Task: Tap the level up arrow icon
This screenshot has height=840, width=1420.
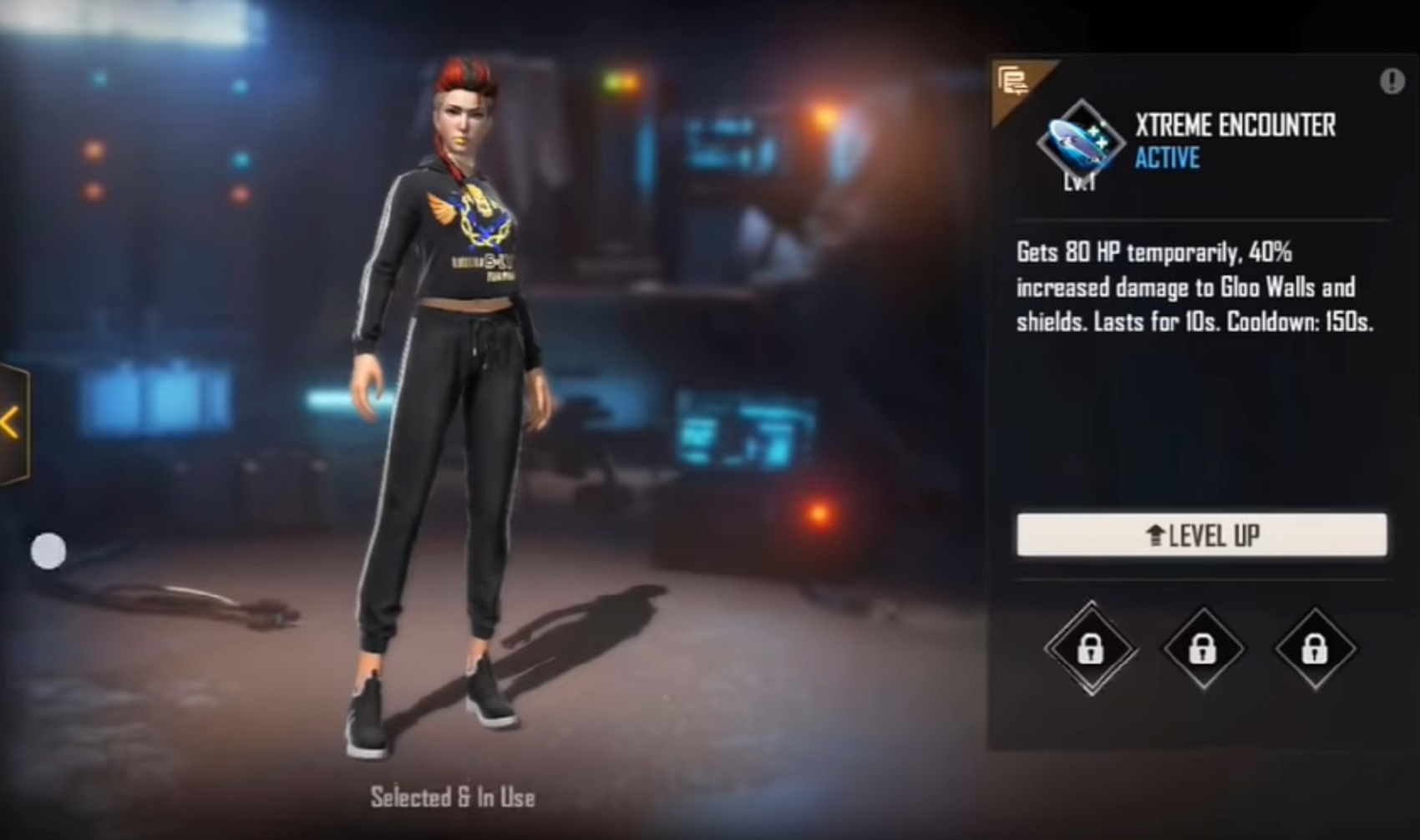Action: click(1157, 535)
